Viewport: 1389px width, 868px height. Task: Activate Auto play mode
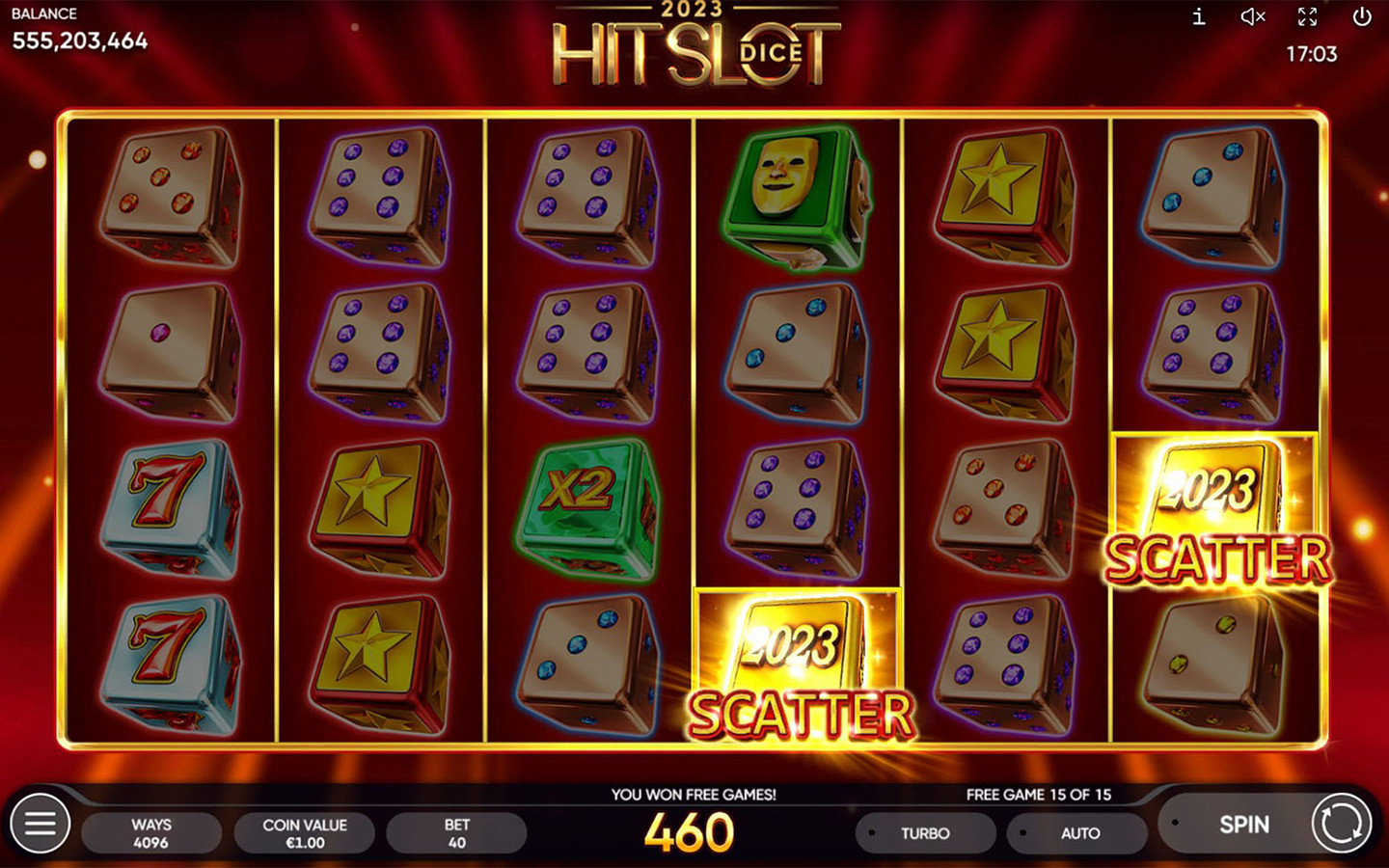(1079, 833)
